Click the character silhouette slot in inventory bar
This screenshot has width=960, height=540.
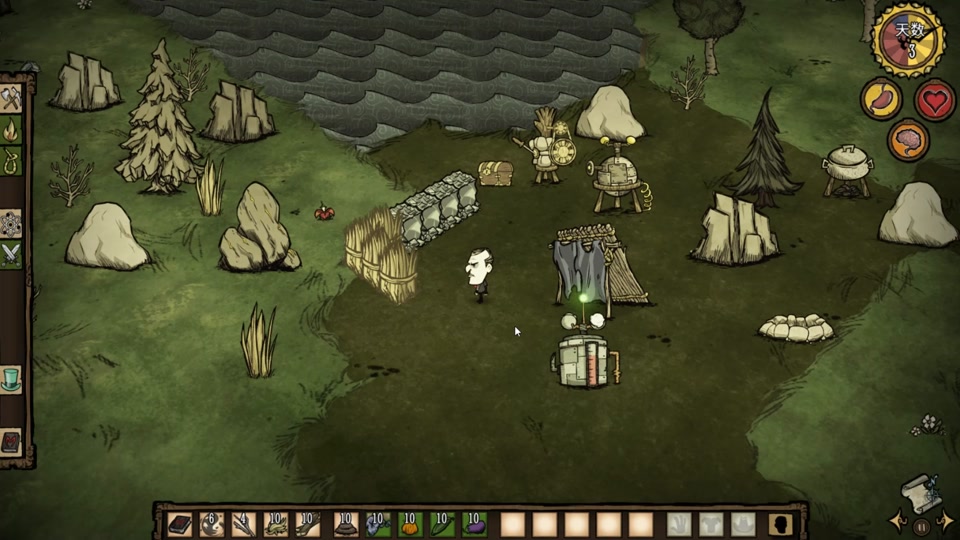click(781, 524)
